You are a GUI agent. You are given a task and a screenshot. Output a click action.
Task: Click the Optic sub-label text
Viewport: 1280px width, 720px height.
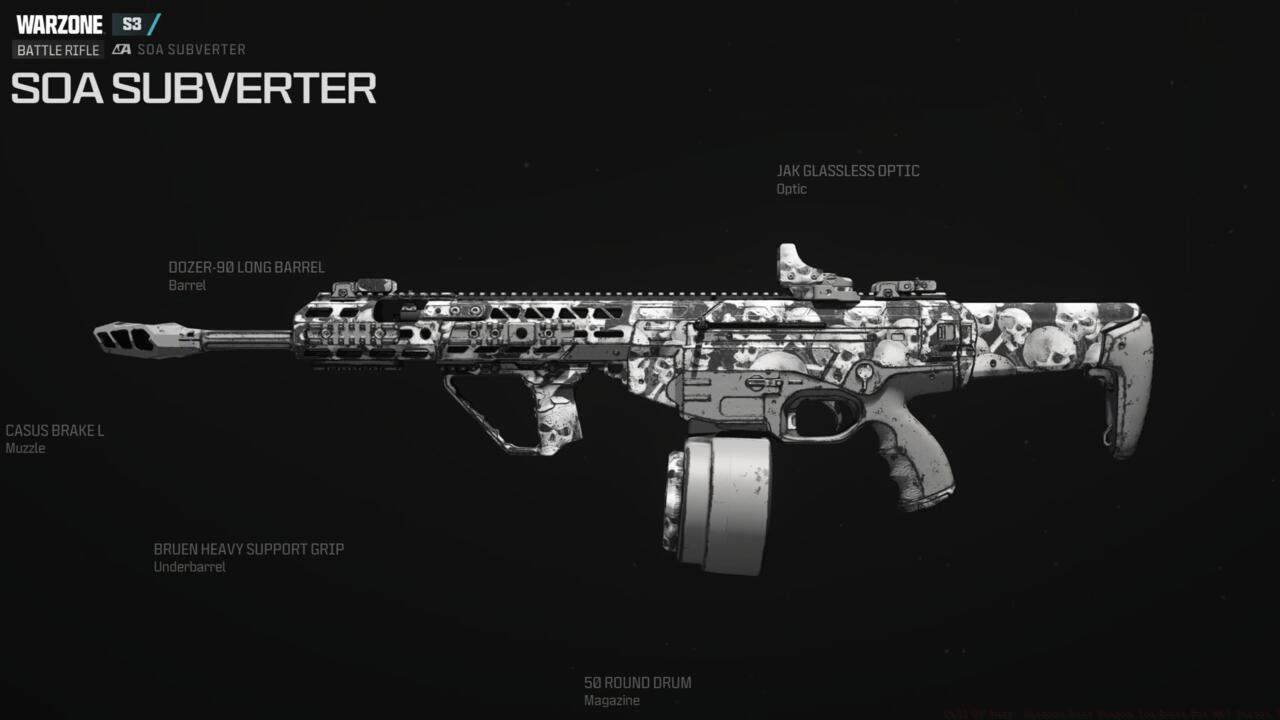click(793, 188)
